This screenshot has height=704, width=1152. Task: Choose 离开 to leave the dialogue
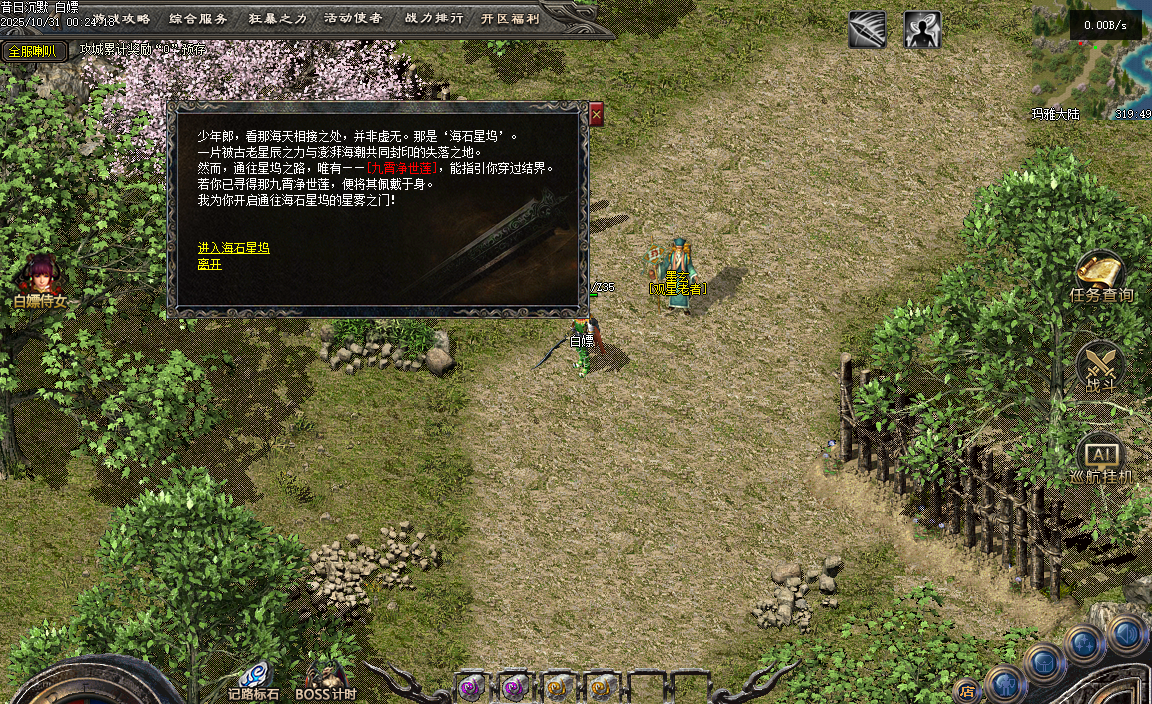pos(209,264)
